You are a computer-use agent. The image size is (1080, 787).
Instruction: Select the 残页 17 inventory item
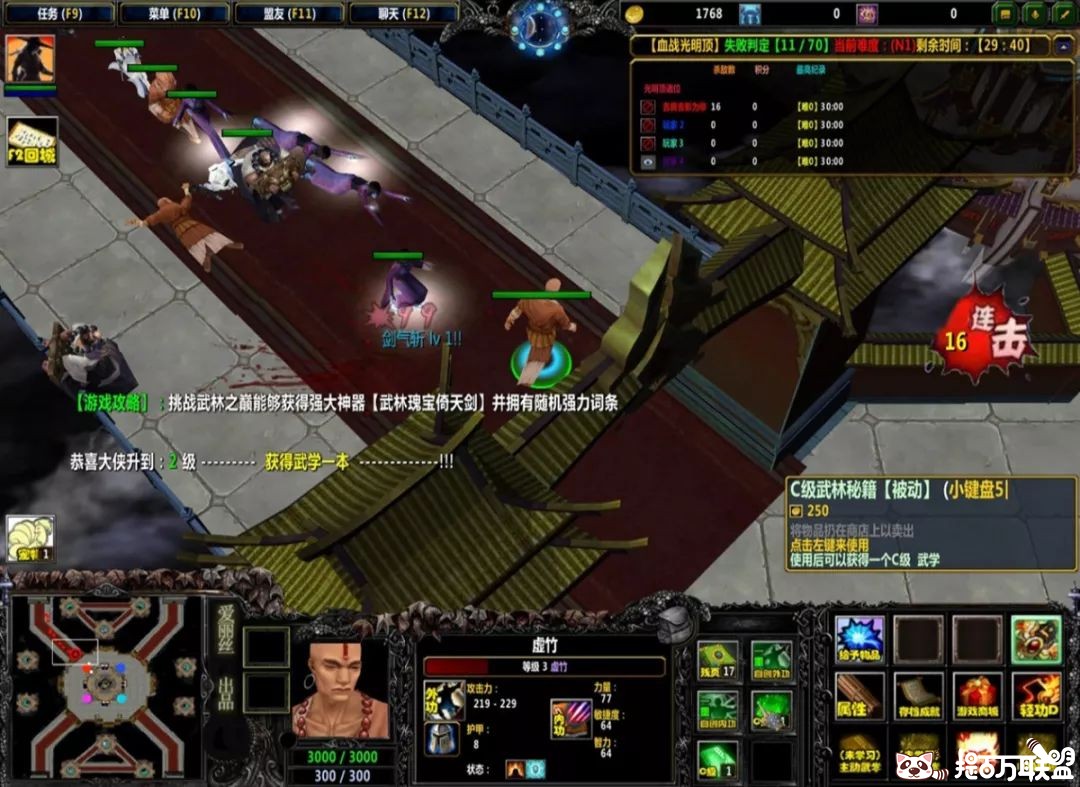coord(717,660)
